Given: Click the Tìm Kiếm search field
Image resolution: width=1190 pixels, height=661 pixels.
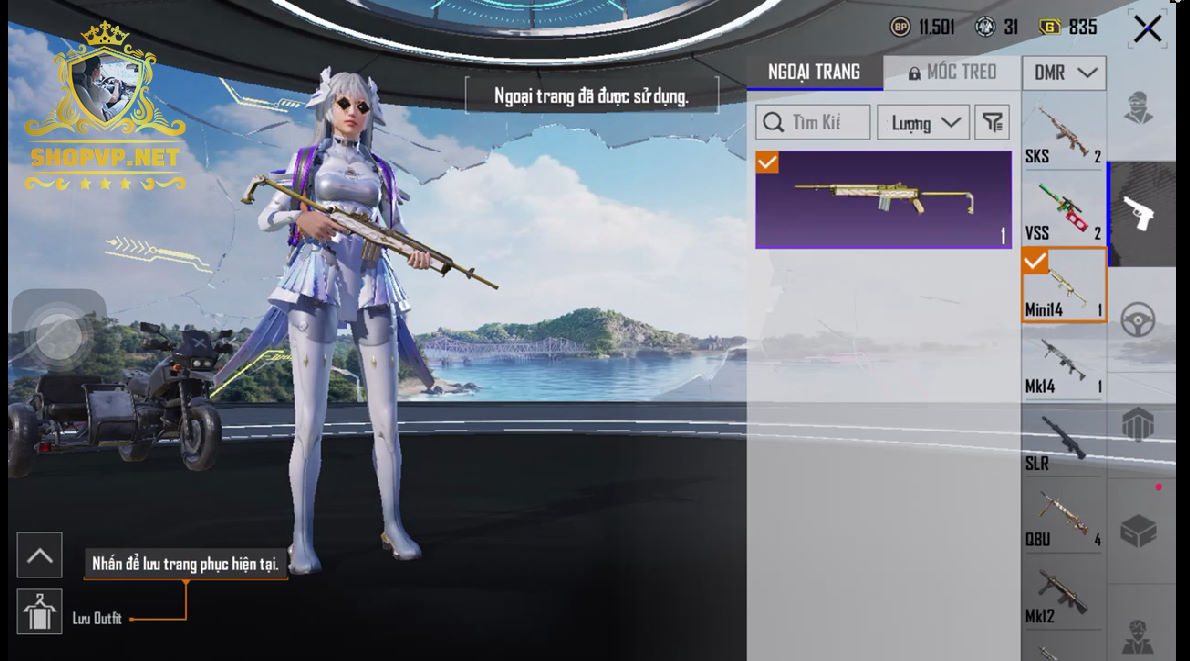Looking at the screenshot, I should pyautogui.click(x=812, y=123).
